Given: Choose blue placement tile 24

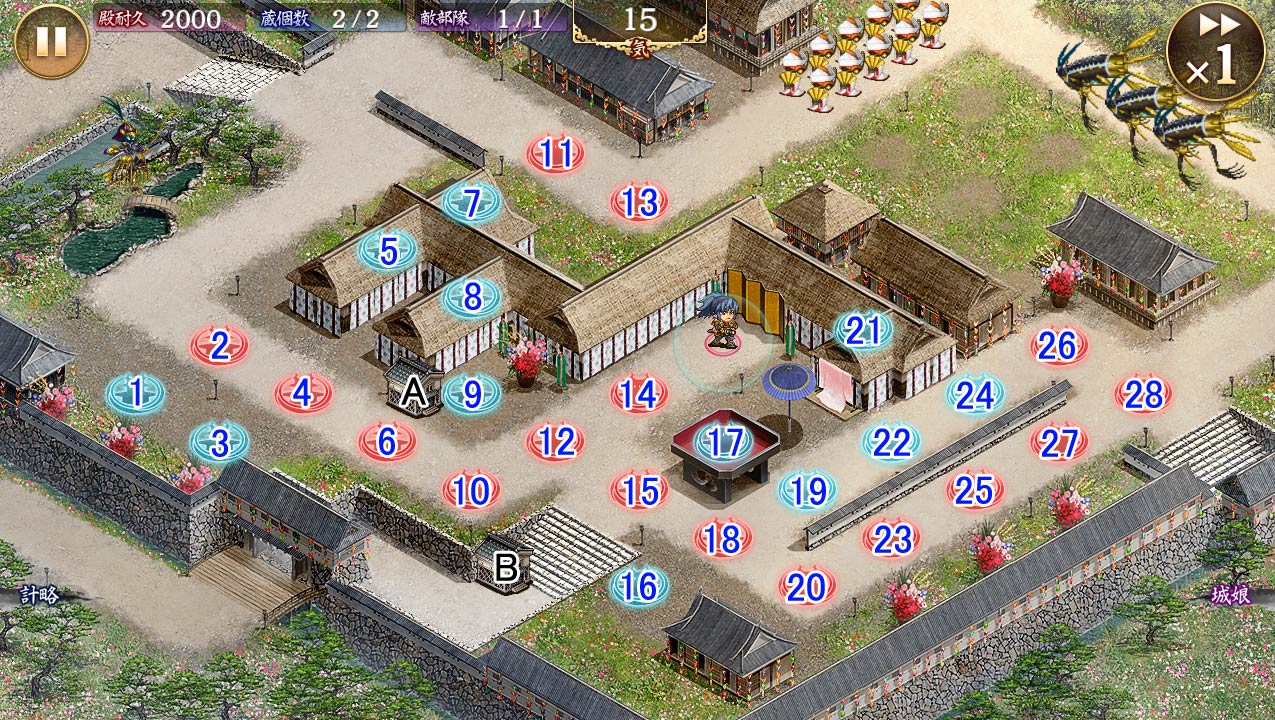Looking at the screenshot, I should coord(975,395).
